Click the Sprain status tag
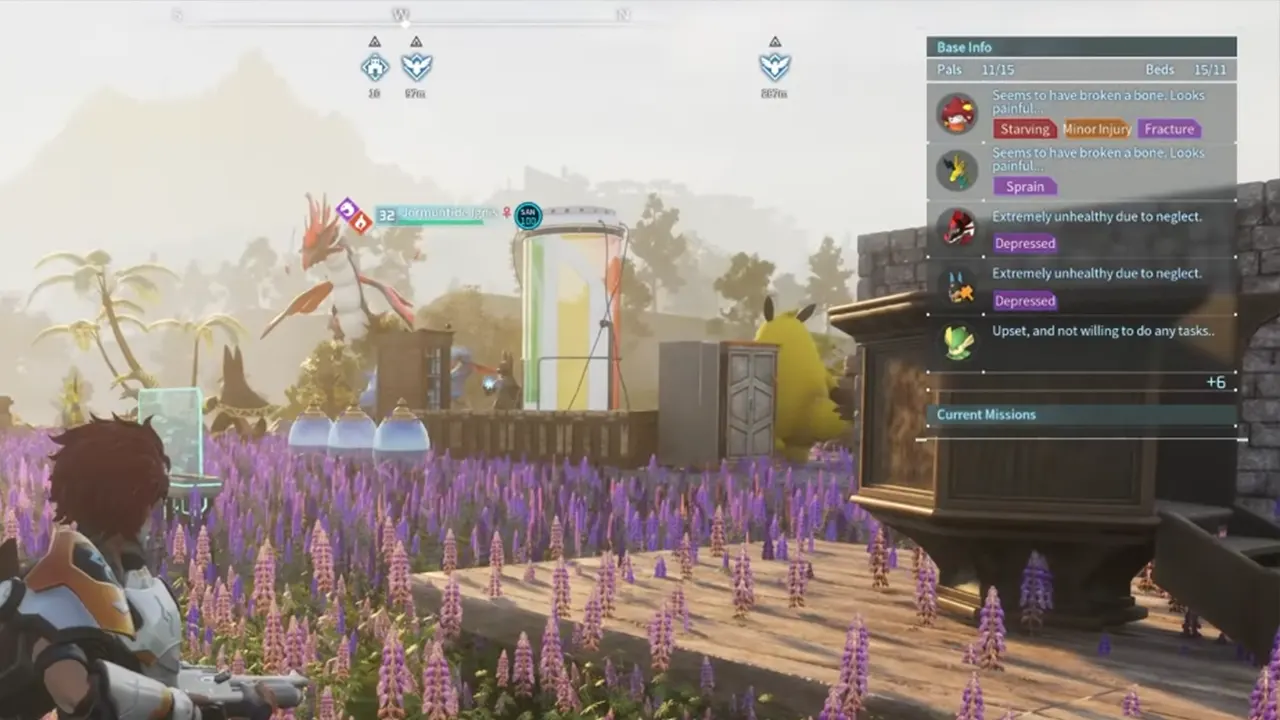The image size is (1280, 720). point(1025,187)
